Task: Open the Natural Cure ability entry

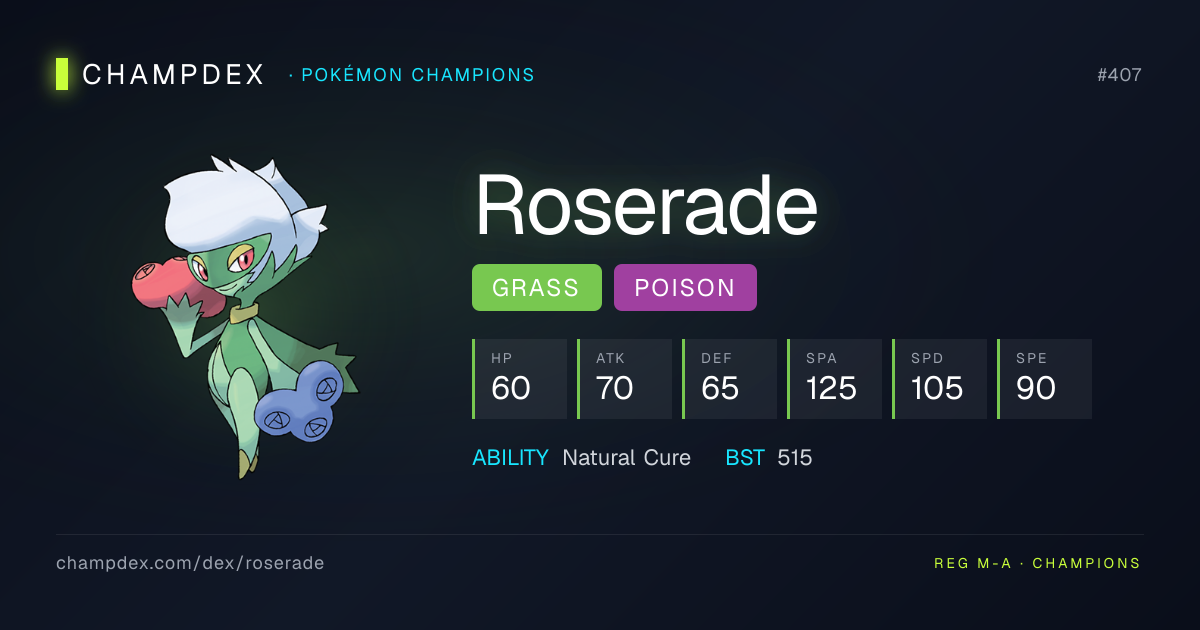Action: click(626, 458)
